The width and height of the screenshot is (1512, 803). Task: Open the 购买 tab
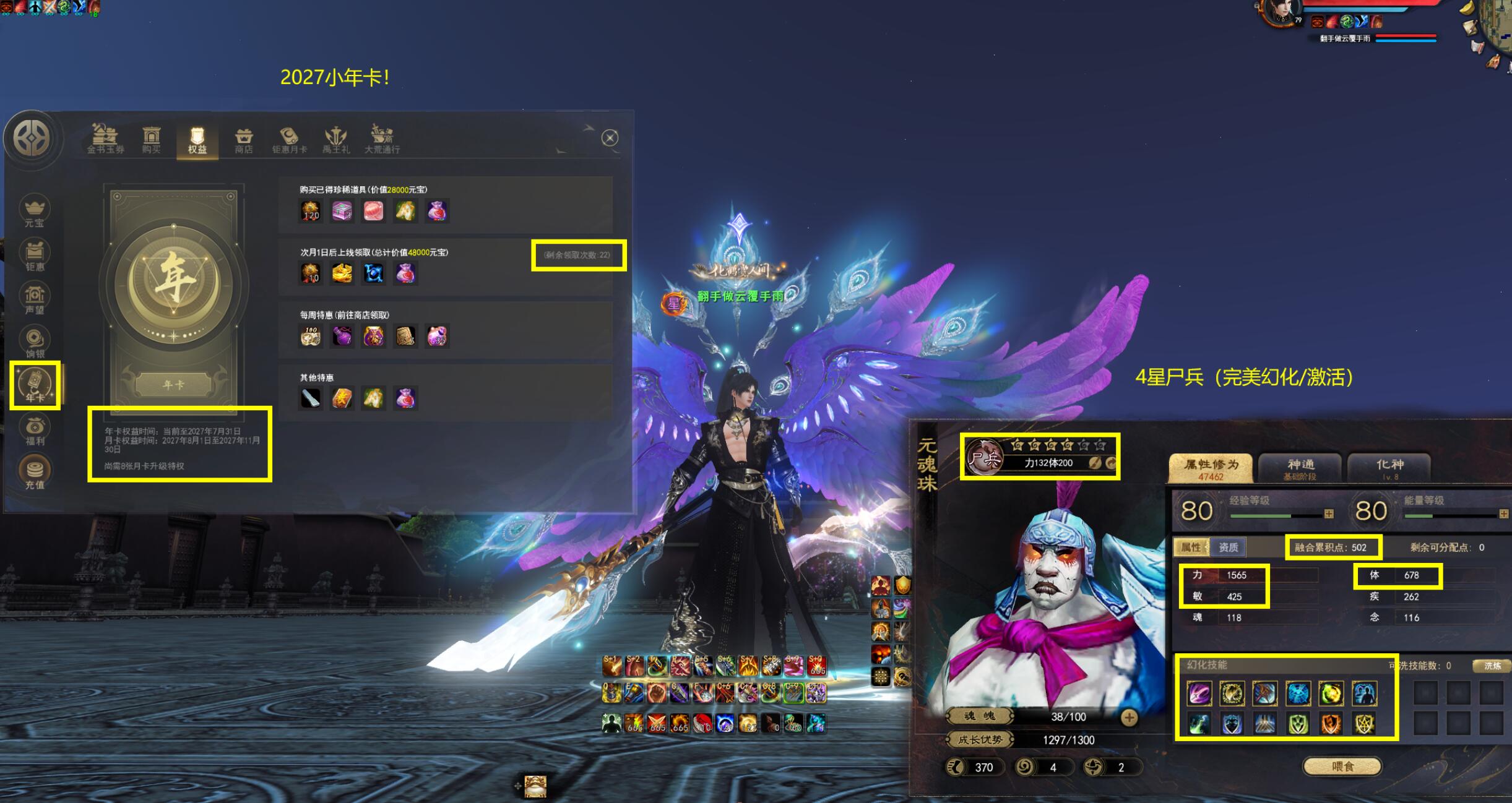[152, 139]
